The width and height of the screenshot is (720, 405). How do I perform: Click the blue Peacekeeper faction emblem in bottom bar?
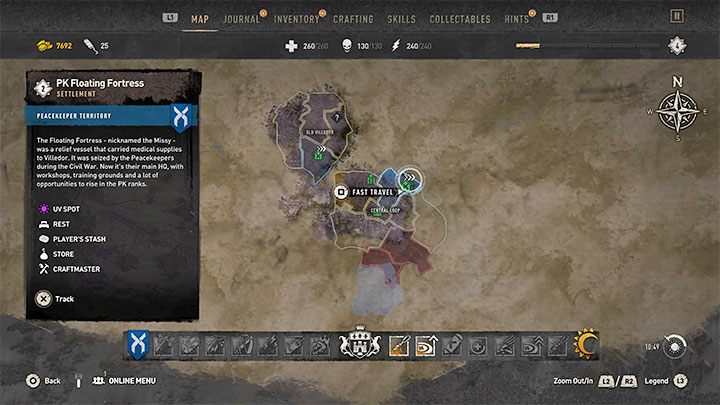[x=137, y=346]
